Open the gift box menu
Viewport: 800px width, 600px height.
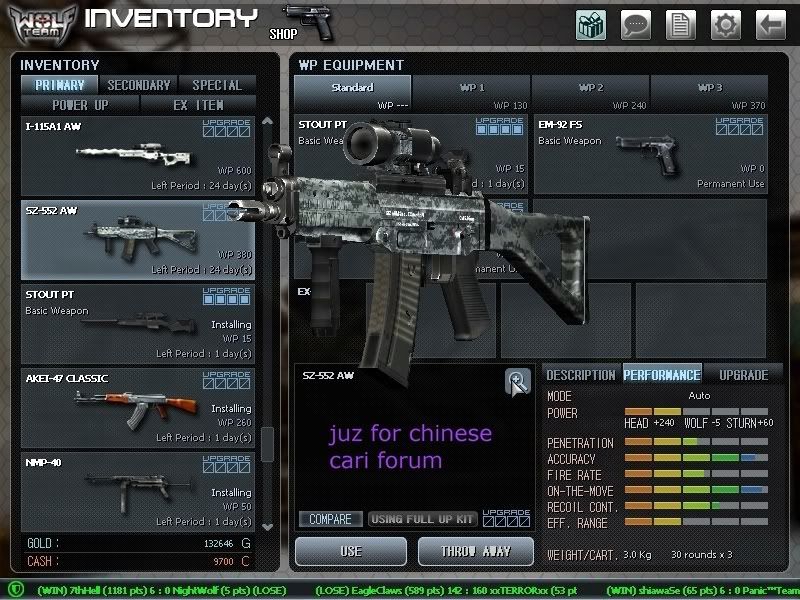[x=591, y=24]
